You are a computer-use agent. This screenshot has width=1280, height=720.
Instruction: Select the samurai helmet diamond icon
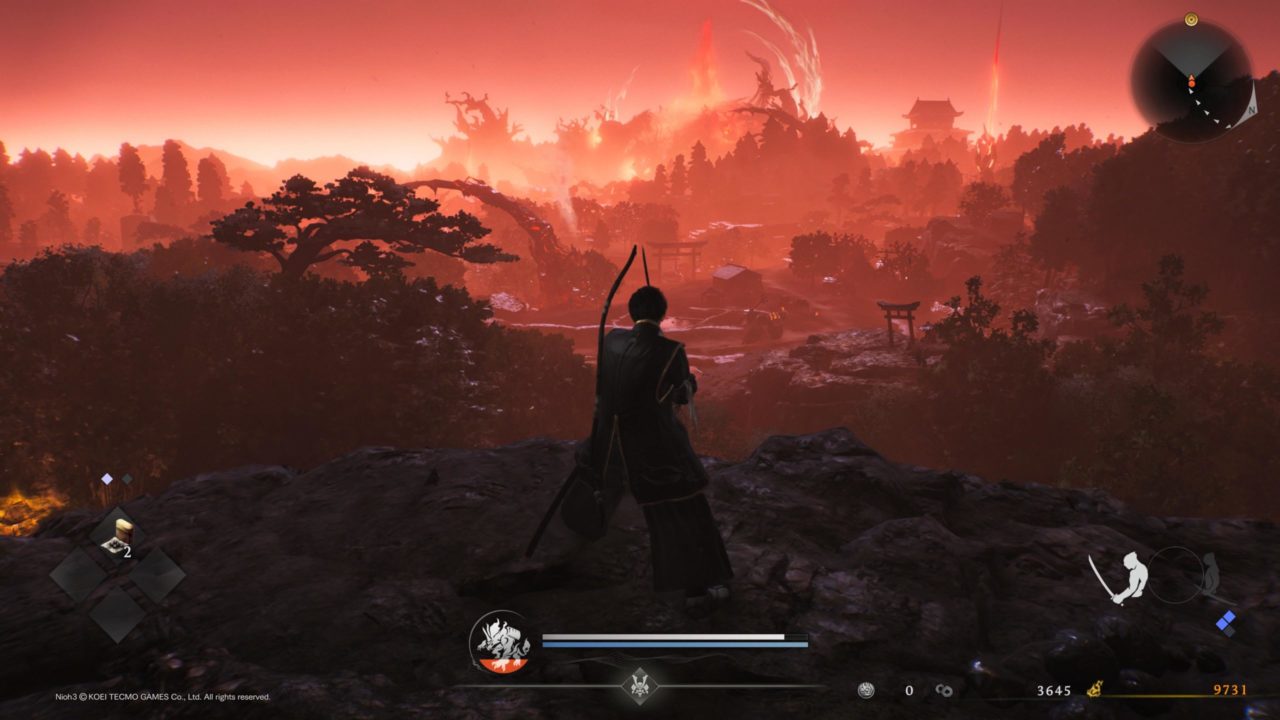coord(639,685)
